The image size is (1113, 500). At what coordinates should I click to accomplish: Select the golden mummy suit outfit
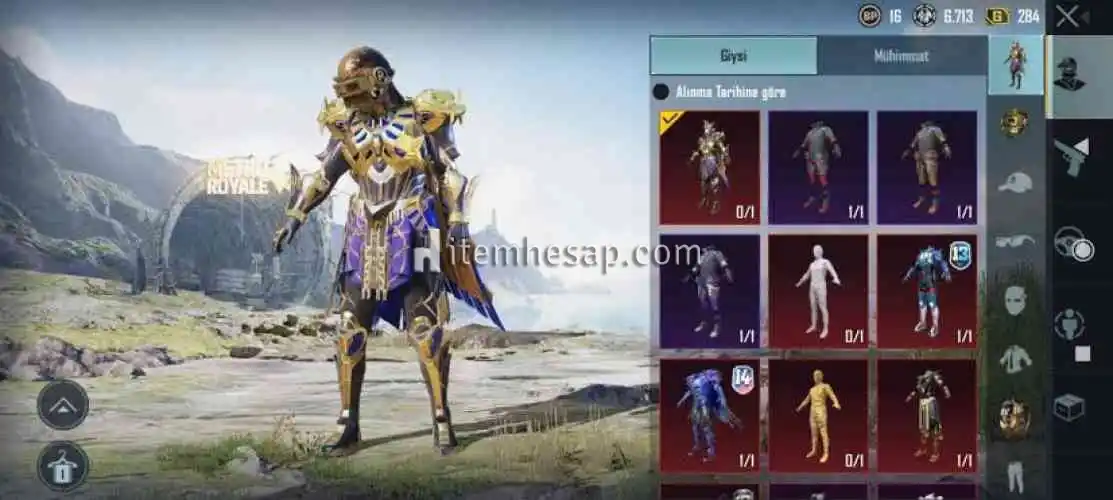pos(818,415)
